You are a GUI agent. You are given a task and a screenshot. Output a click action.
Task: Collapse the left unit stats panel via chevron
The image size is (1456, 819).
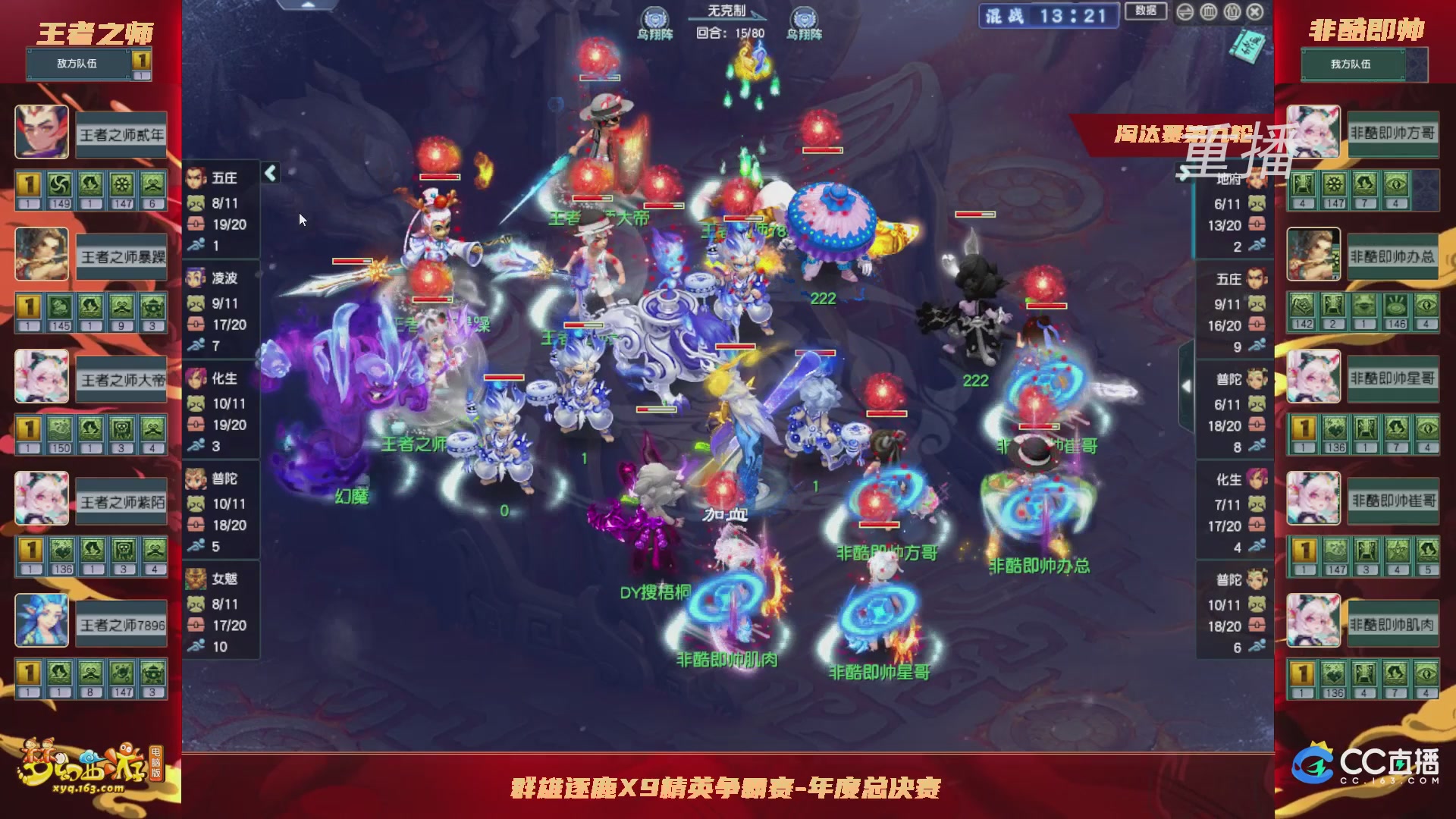pyautogui.click(x=269, y=173)
